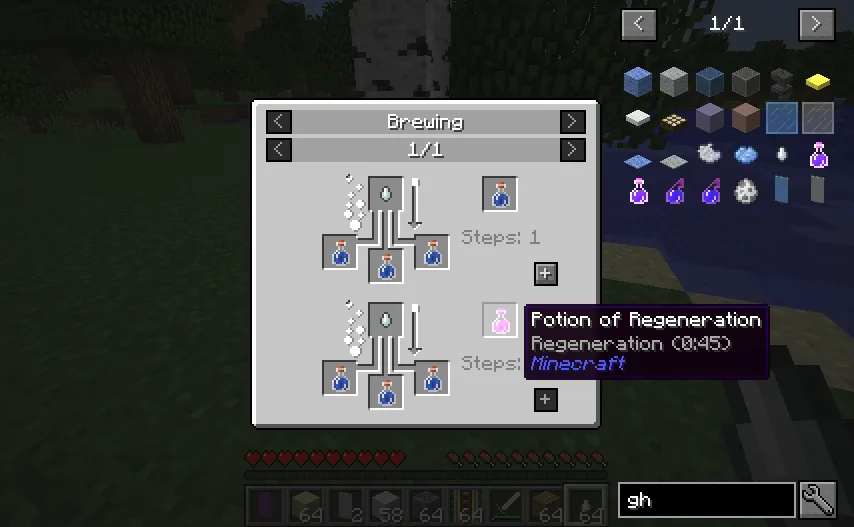The height and width of the screenshot is (527, 854).
Task: Select the light gray banner
Action: click(x=818, y=189)
